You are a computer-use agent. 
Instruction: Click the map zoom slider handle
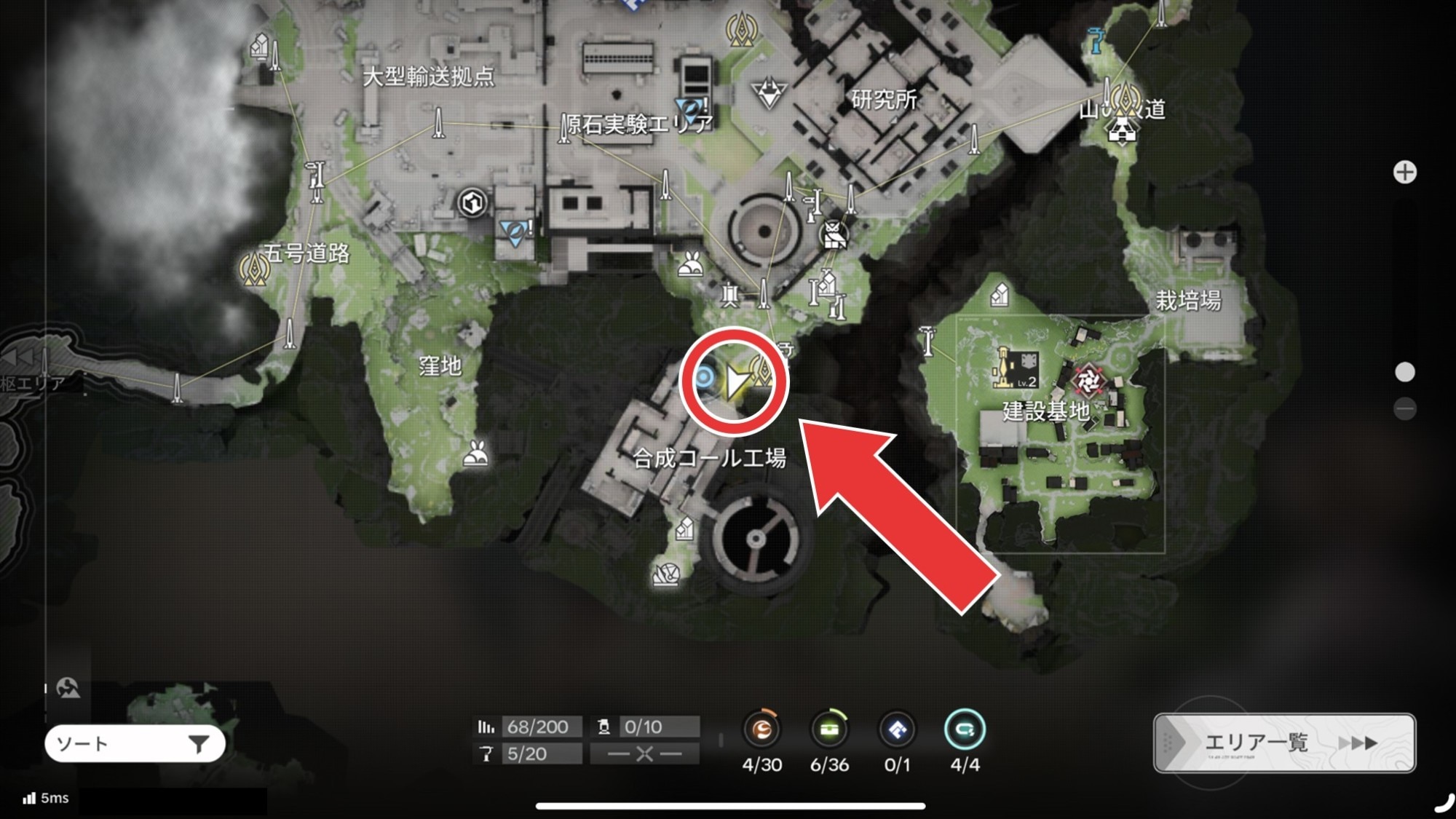click(1404, 372)
